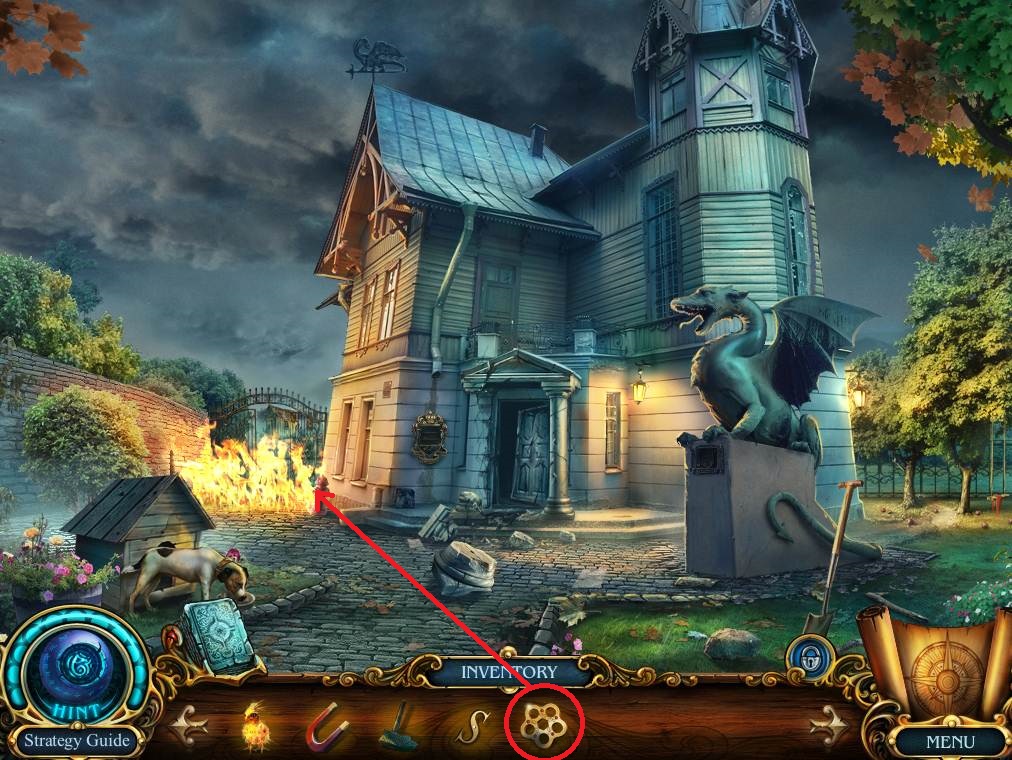The height and width of the screenshot is (760, 1012).
Task: Open the Strategy Guide
Action: (78, 741)
